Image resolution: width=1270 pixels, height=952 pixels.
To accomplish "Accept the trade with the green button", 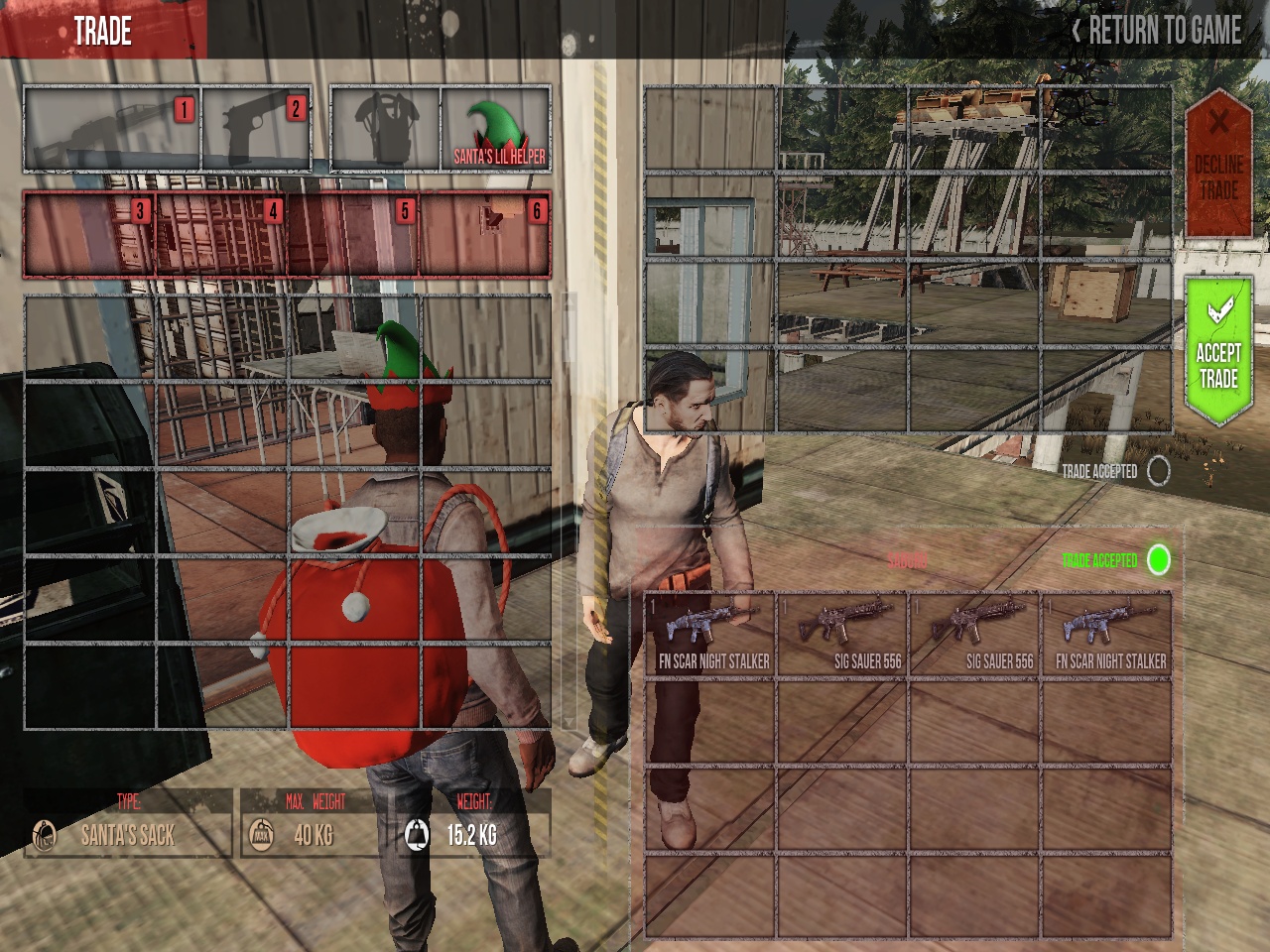I will 1218,351.
